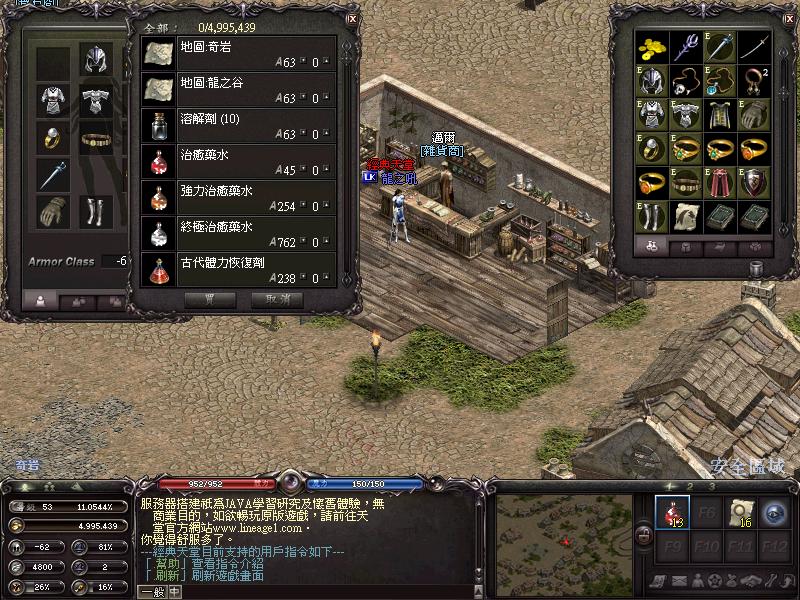Choose the 終極治癒藥水 potion row
The width and height of the screenshot is (800, 600).
click(239, 233)
